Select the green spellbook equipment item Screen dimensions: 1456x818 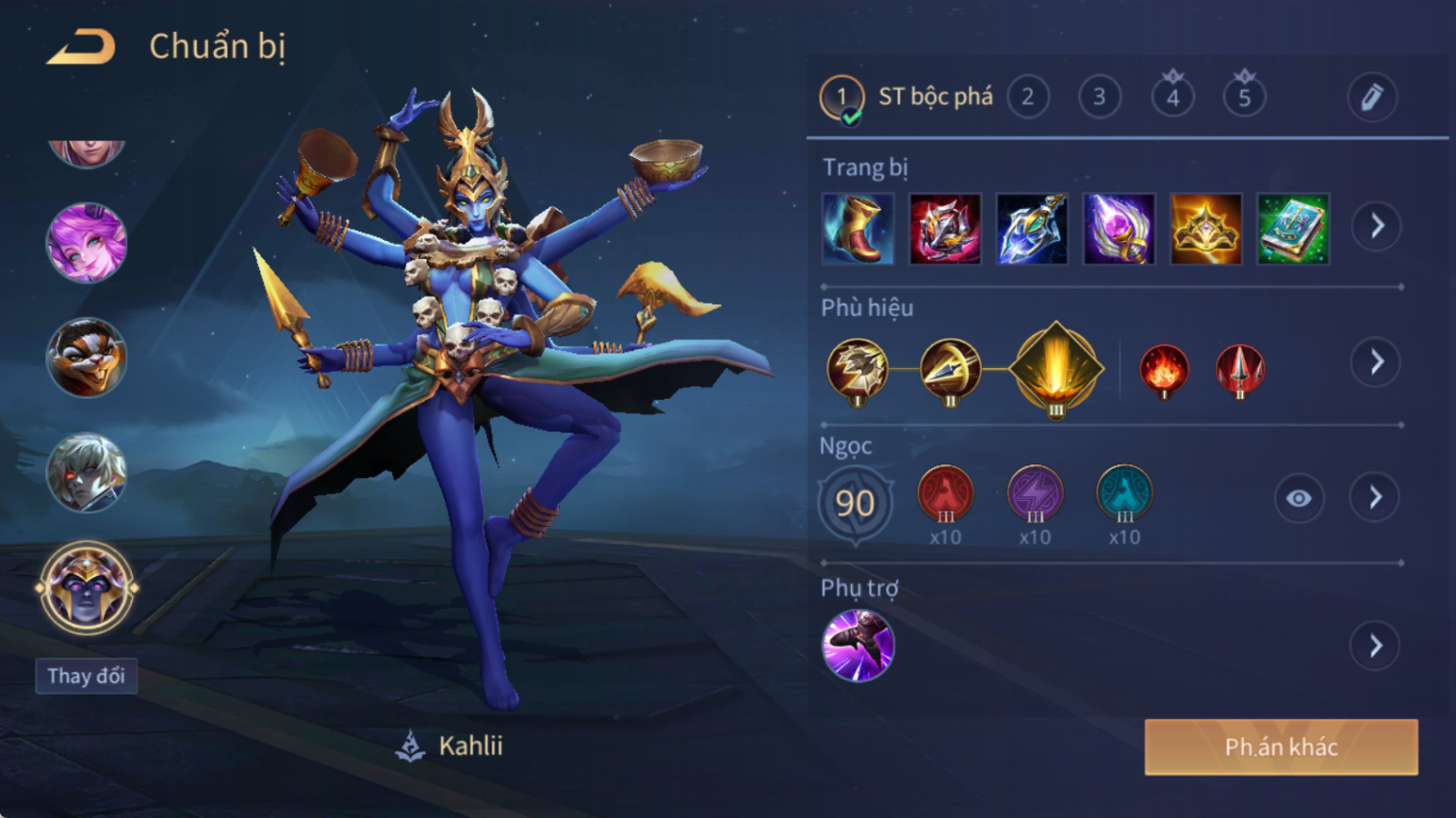point(1293,229)
